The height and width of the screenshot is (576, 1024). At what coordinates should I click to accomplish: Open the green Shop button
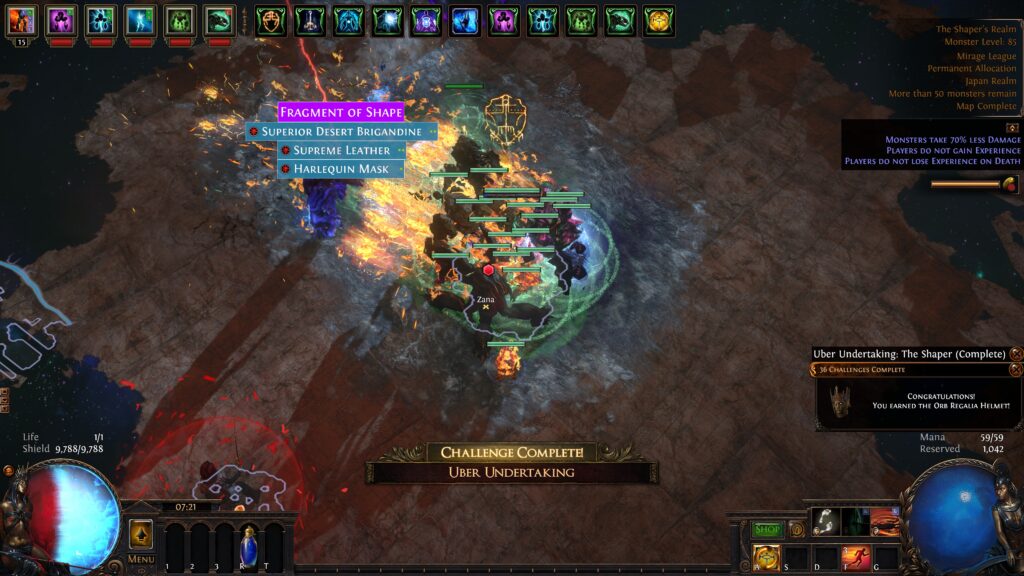(767, 529)
